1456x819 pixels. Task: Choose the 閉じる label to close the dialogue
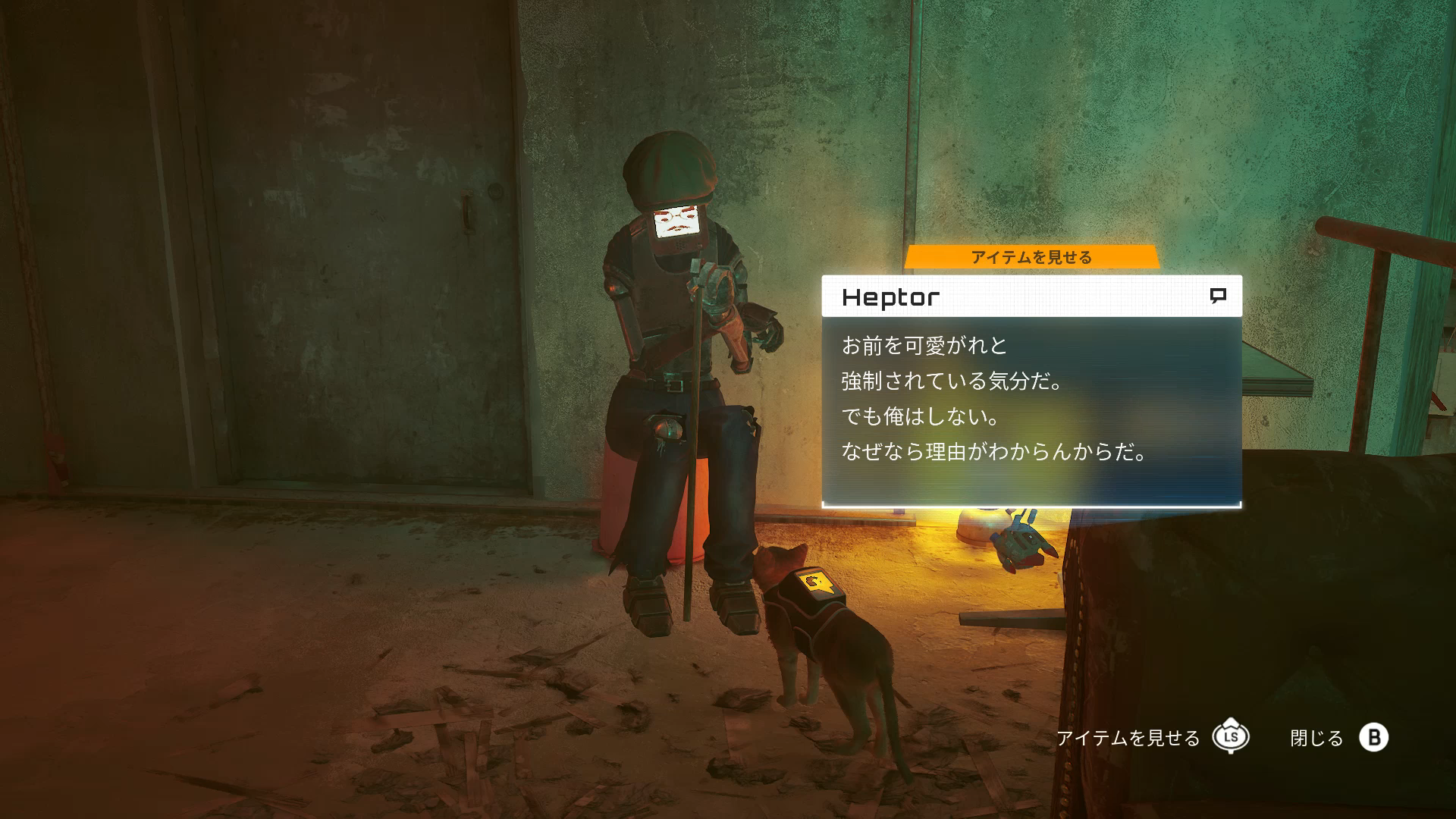click(x=1316, y=738)
